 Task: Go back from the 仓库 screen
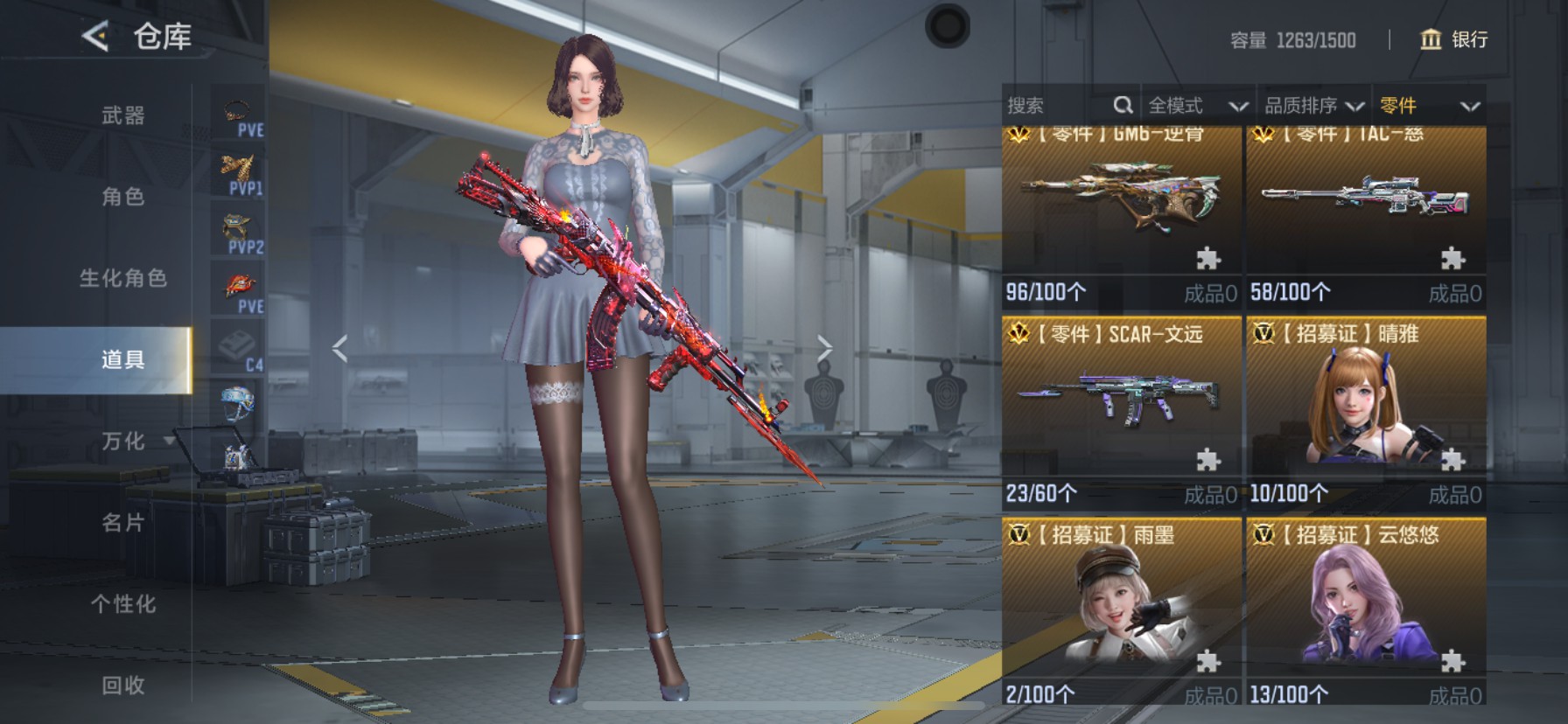[95, 37]
